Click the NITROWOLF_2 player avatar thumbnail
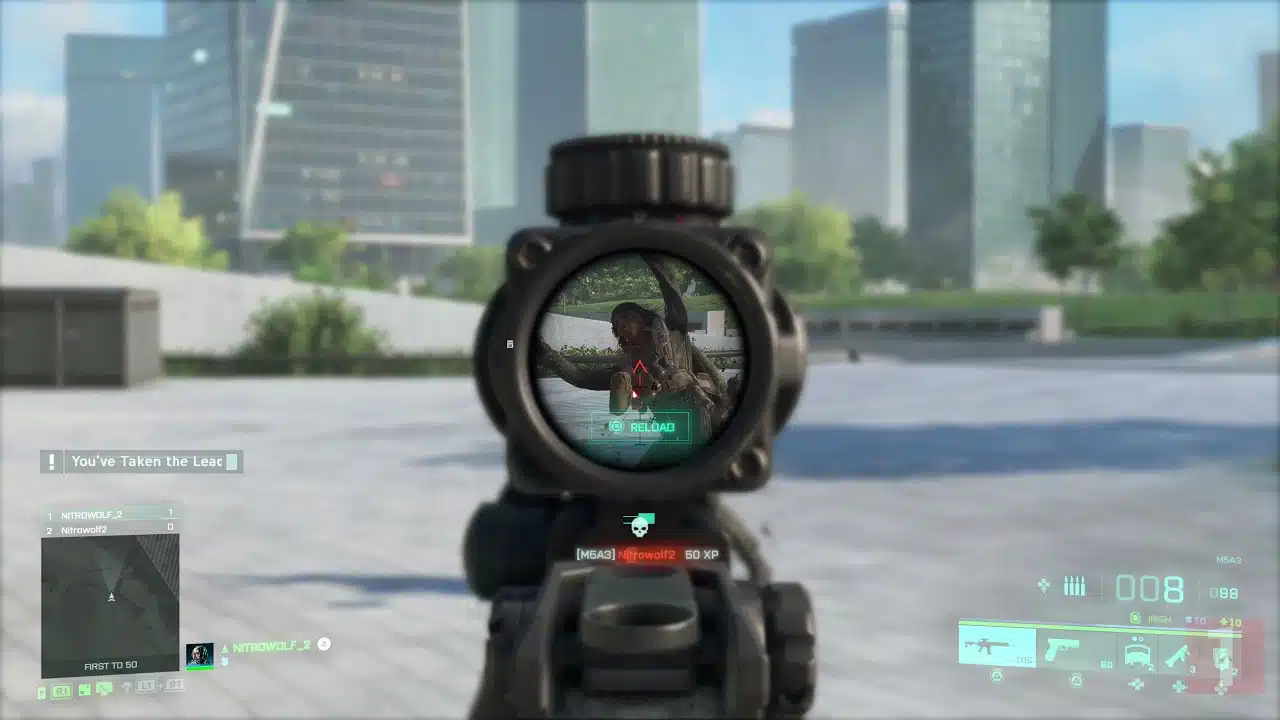 [200, 654]
